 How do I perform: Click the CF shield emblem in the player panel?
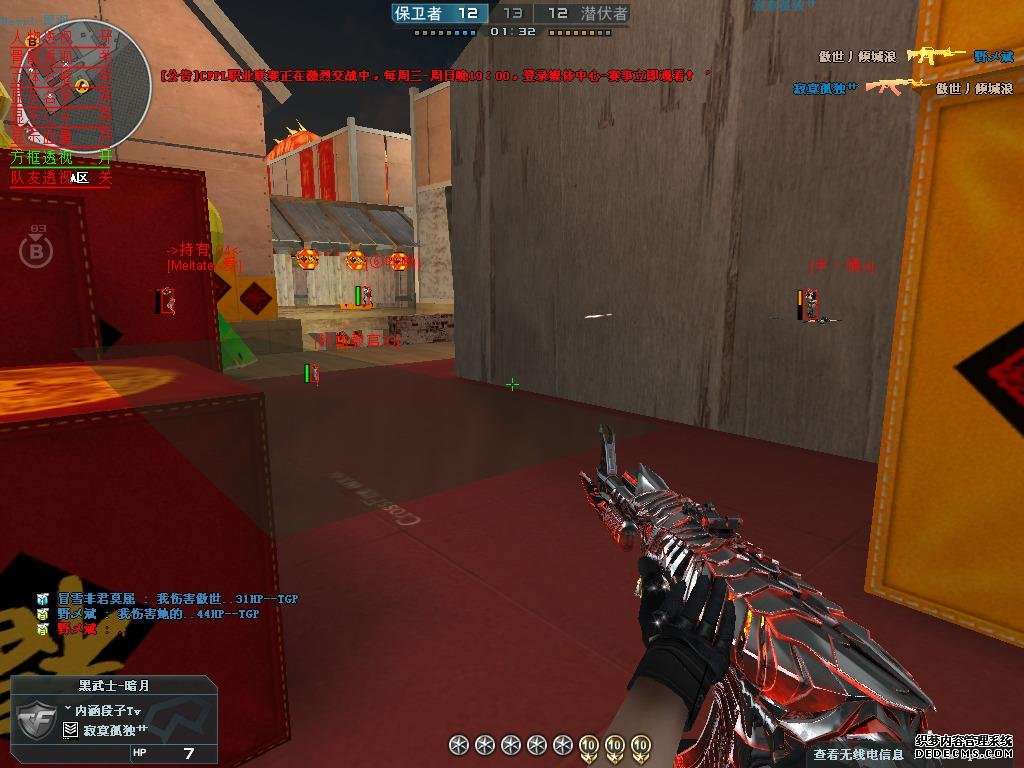(34, 719)
